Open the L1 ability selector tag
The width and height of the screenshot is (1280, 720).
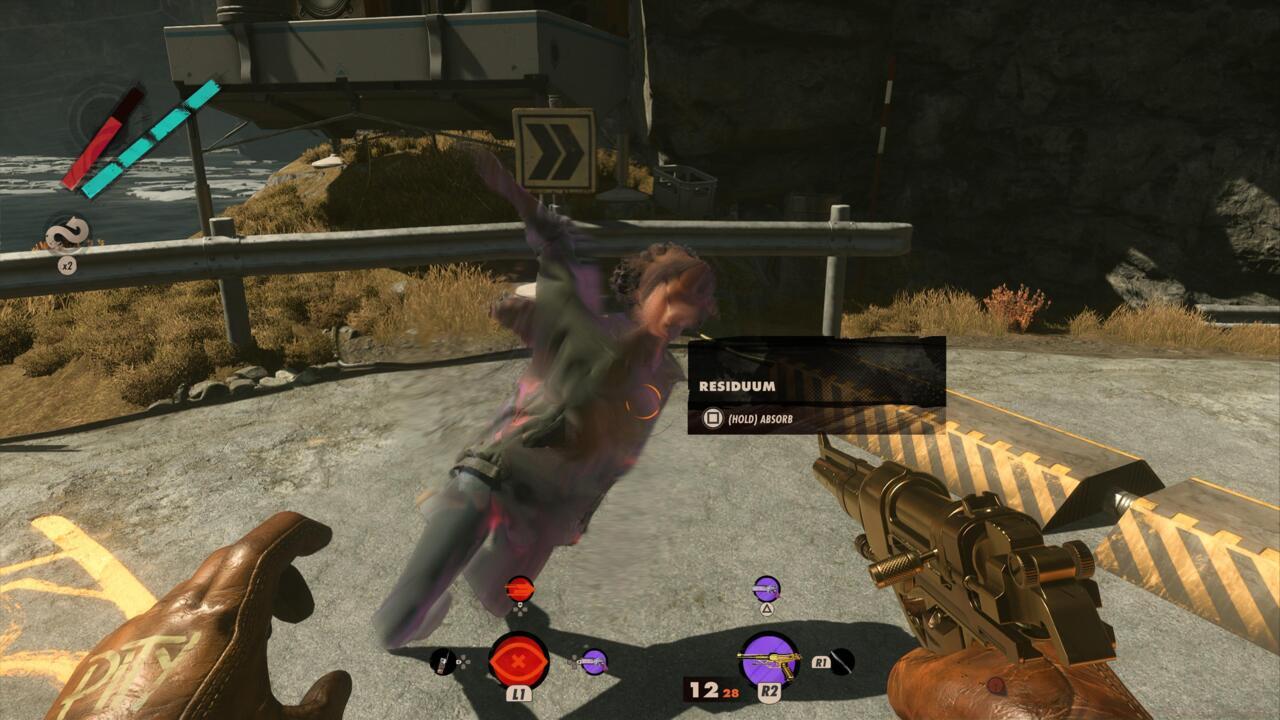tap(519, 693)
